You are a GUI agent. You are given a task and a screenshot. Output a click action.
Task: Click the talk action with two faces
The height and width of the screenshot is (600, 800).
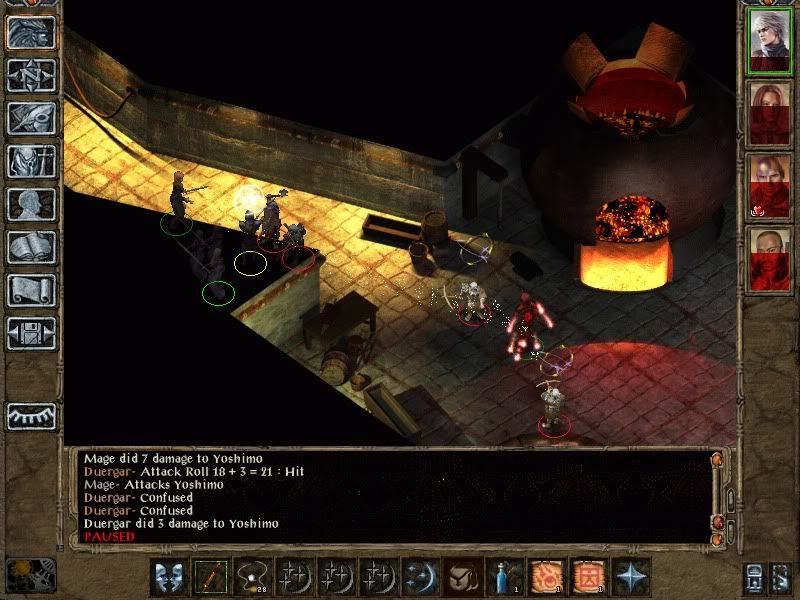(x=170, y=578)
